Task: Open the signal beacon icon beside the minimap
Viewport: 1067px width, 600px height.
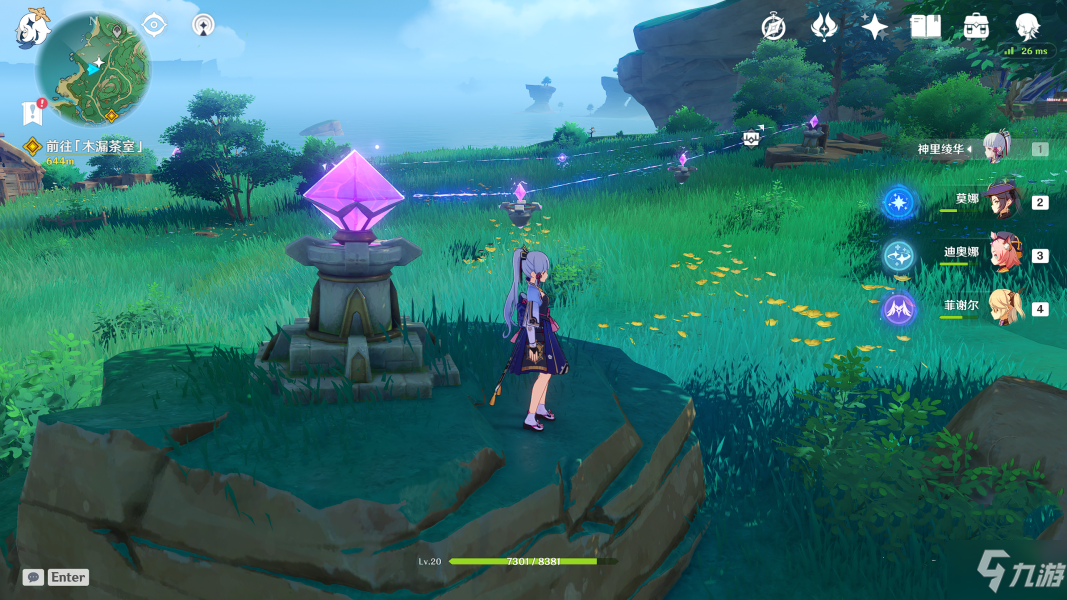Action: [x=203, y=24]
